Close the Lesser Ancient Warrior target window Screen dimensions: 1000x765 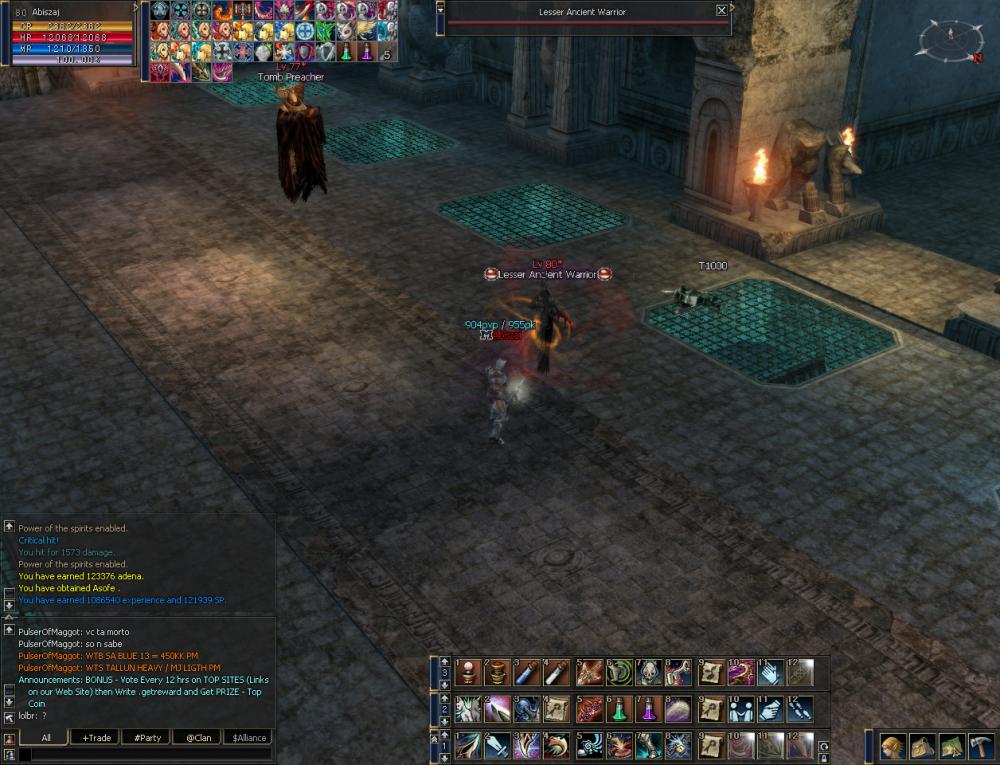pyautogui.click(x=722, y=10)
